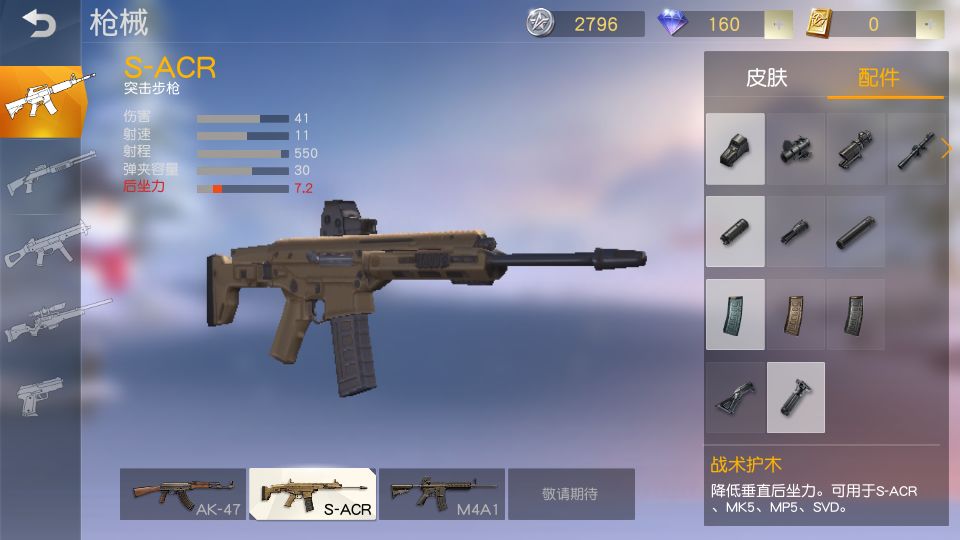Choose the M4A1 weapon card

click(x=441, y=494)
